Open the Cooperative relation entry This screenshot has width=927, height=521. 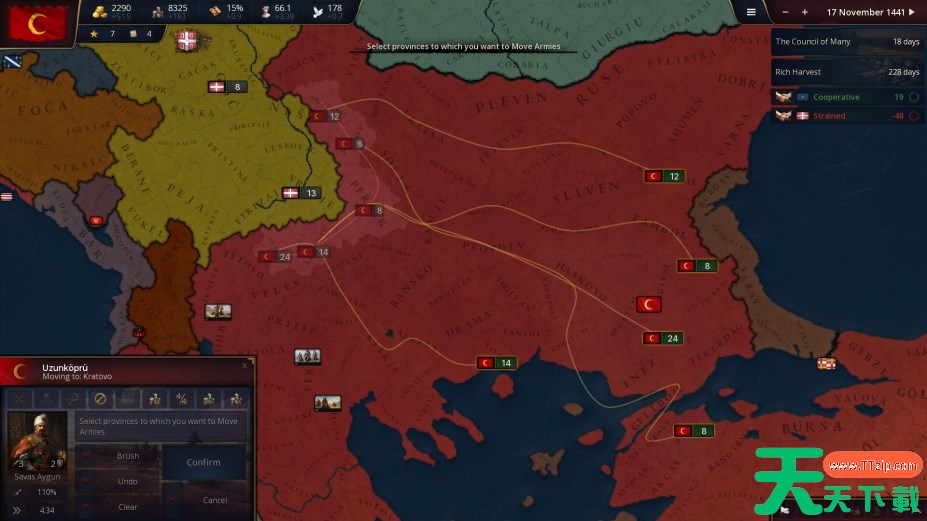click(x=848, y=97)
